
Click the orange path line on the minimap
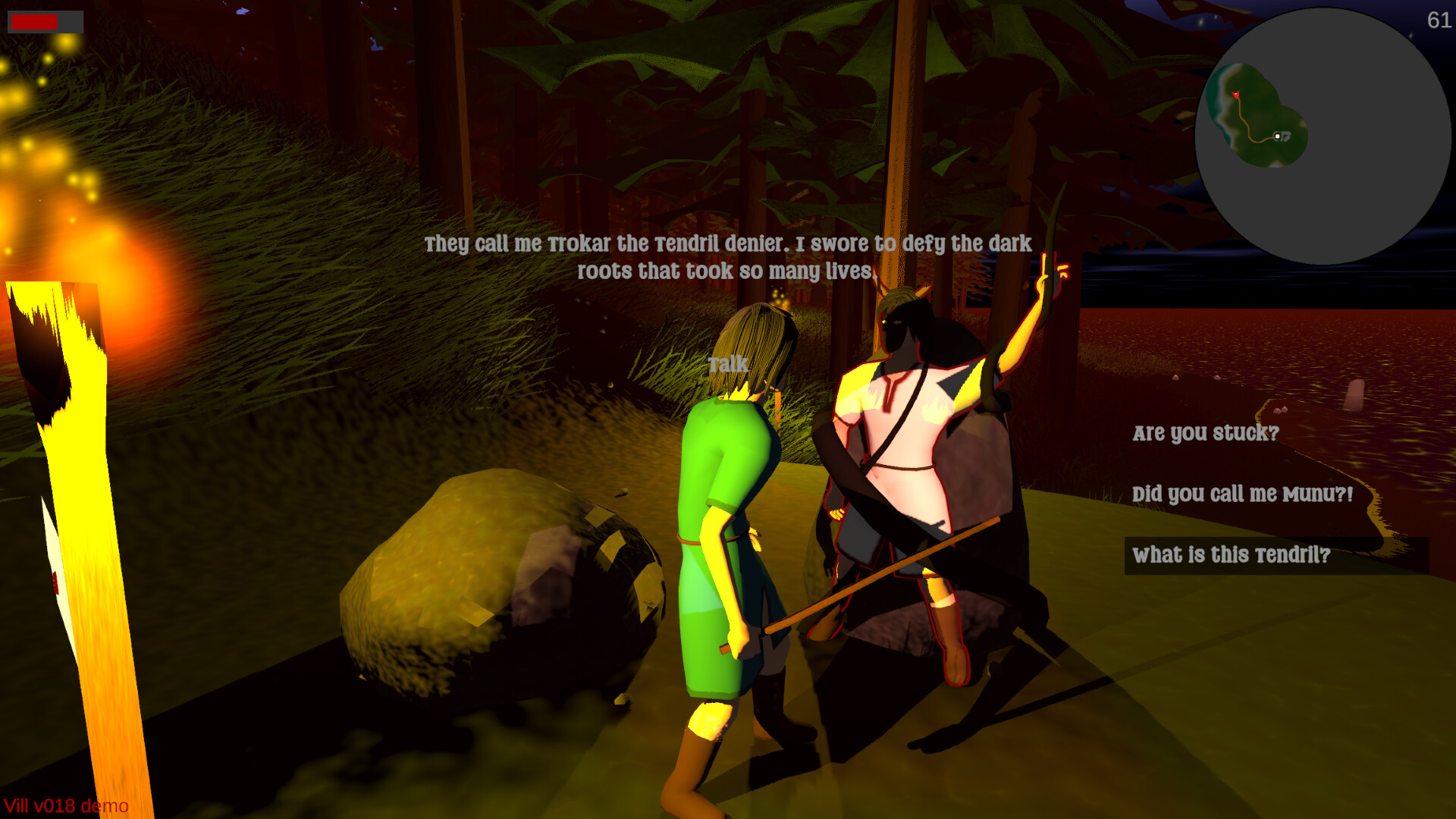coord(1248,120)
